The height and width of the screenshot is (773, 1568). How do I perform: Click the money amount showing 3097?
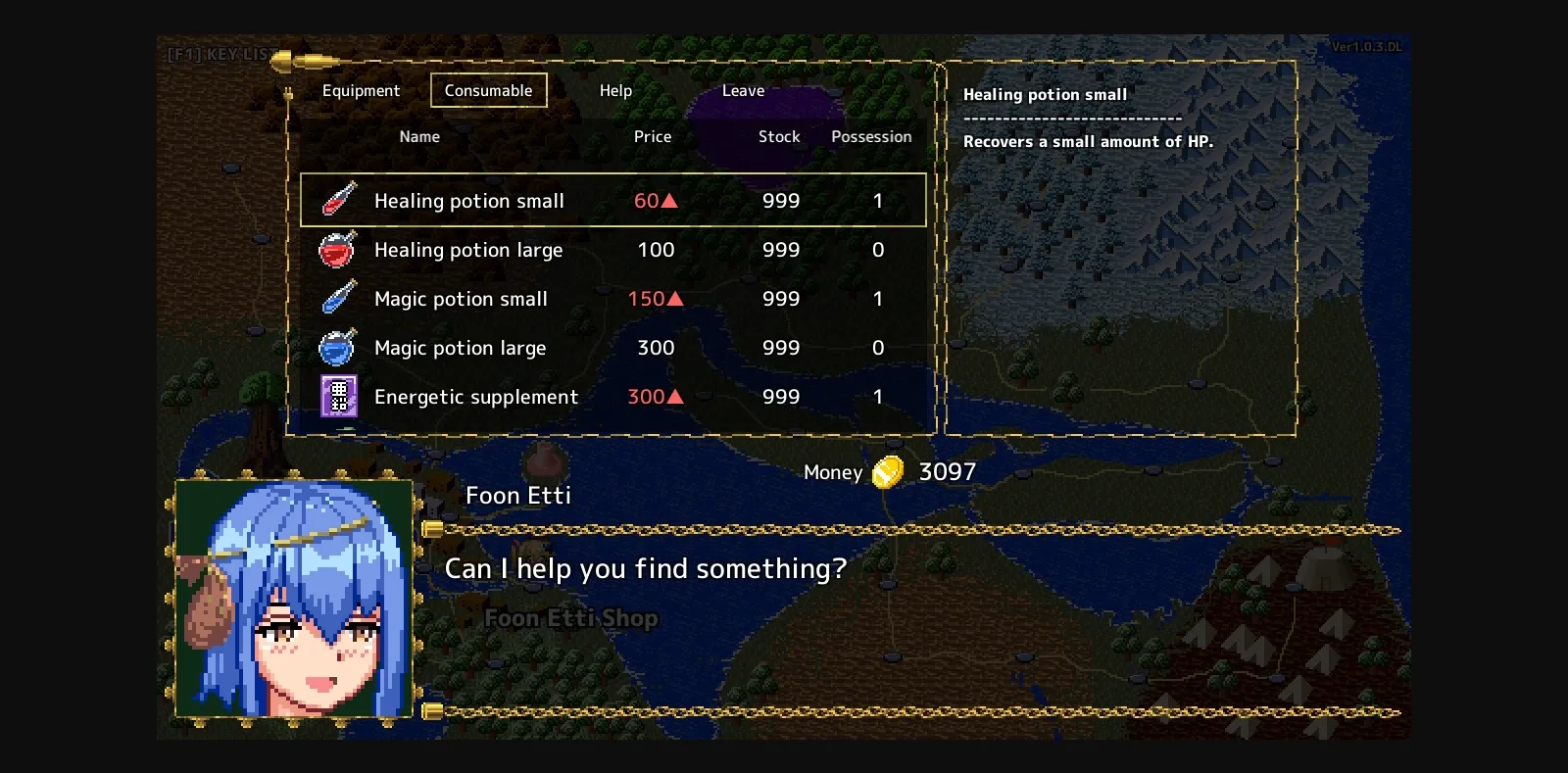(945, 471)
